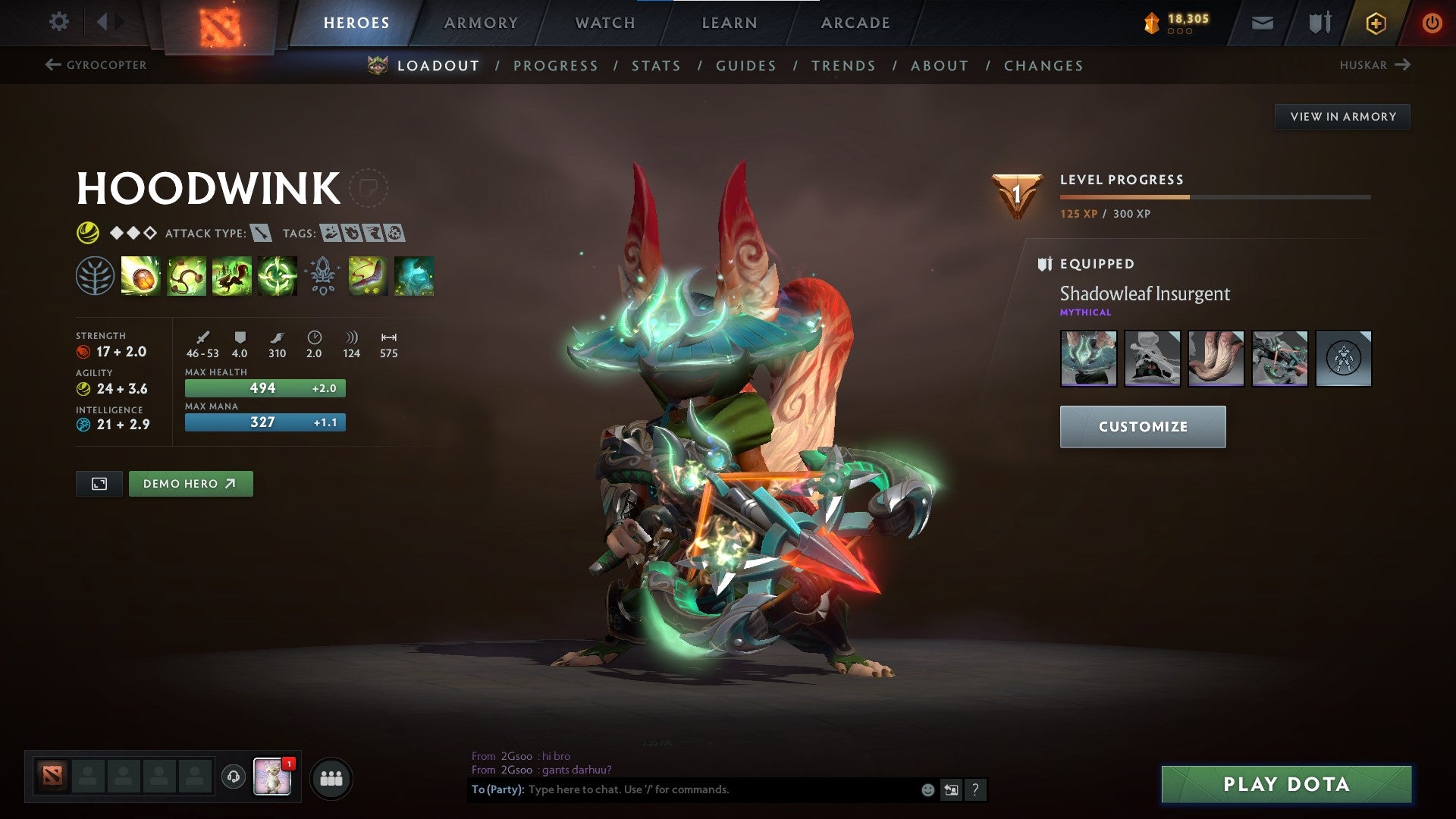Viewport: 1456px width, 819px height.
Task: Launch DEMO HERO mode
Action: (x=190, y=483)
